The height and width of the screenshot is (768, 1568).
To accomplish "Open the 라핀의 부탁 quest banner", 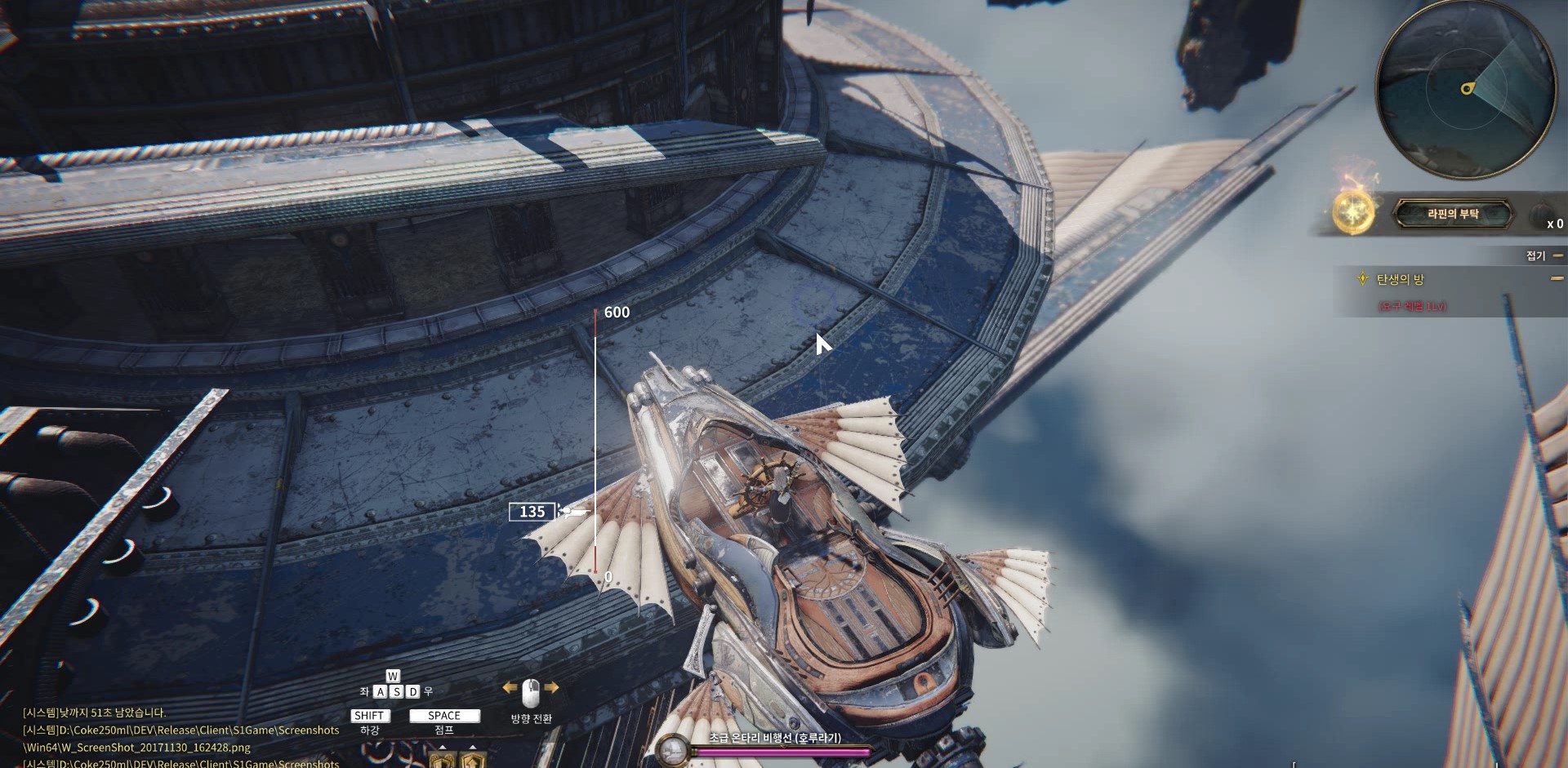I will tap(1452, 214).
